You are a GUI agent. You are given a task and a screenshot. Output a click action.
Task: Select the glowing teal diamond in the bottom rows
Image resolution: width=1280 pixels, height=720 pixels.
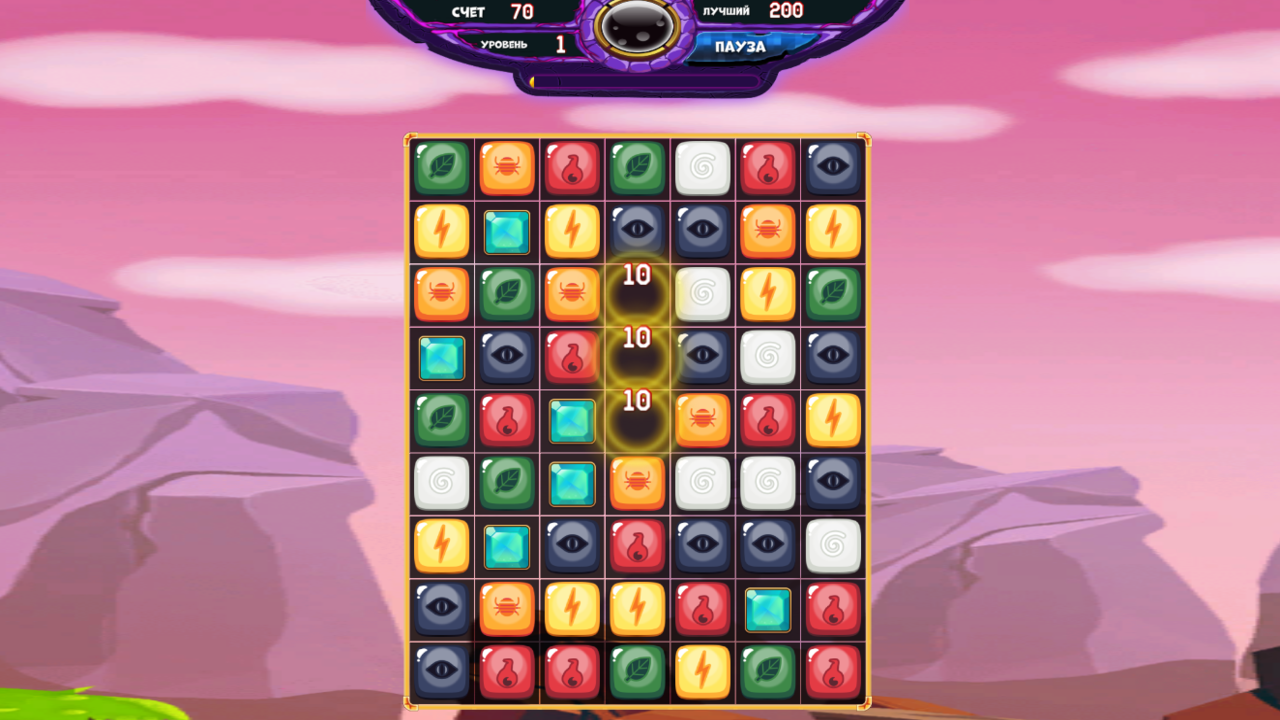coord(768,609)
